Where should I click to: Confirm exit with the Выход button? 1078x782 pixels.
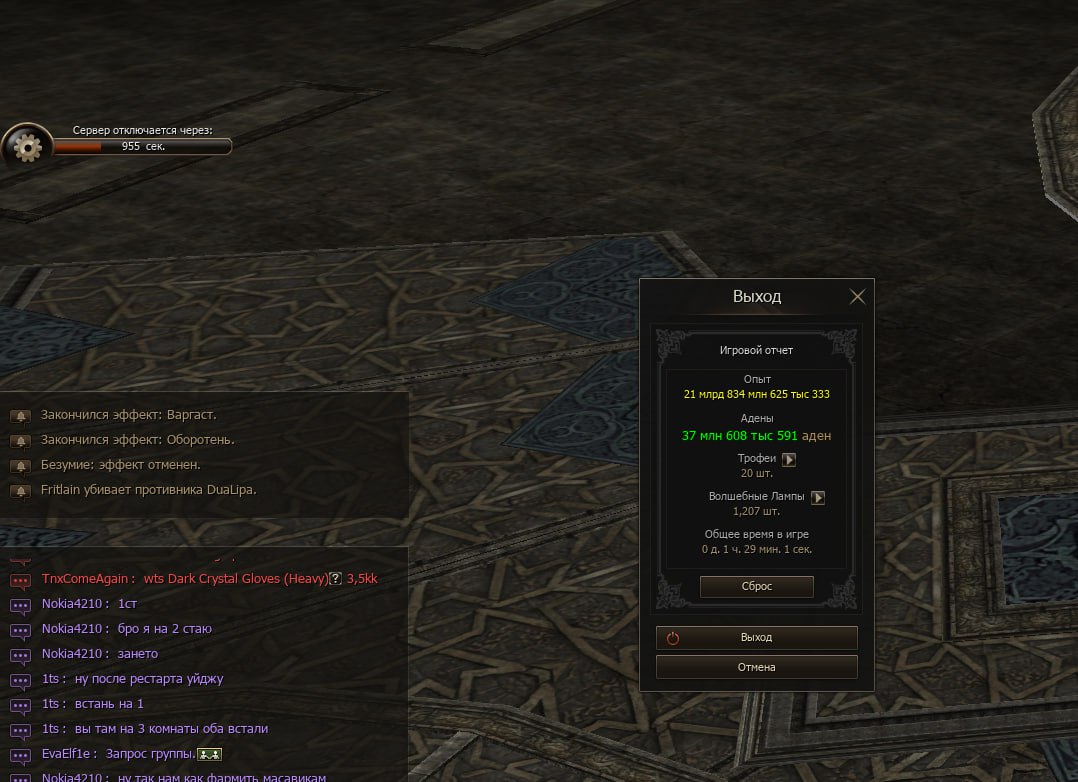click(756, 638)
